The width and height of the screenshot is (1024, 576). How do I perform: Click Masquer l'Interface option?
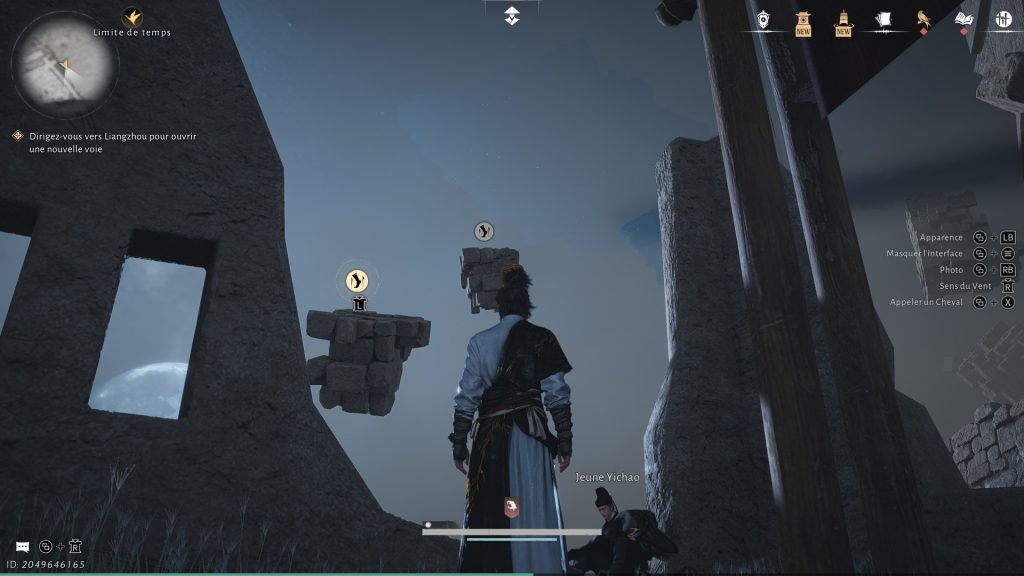coord(925,253)
